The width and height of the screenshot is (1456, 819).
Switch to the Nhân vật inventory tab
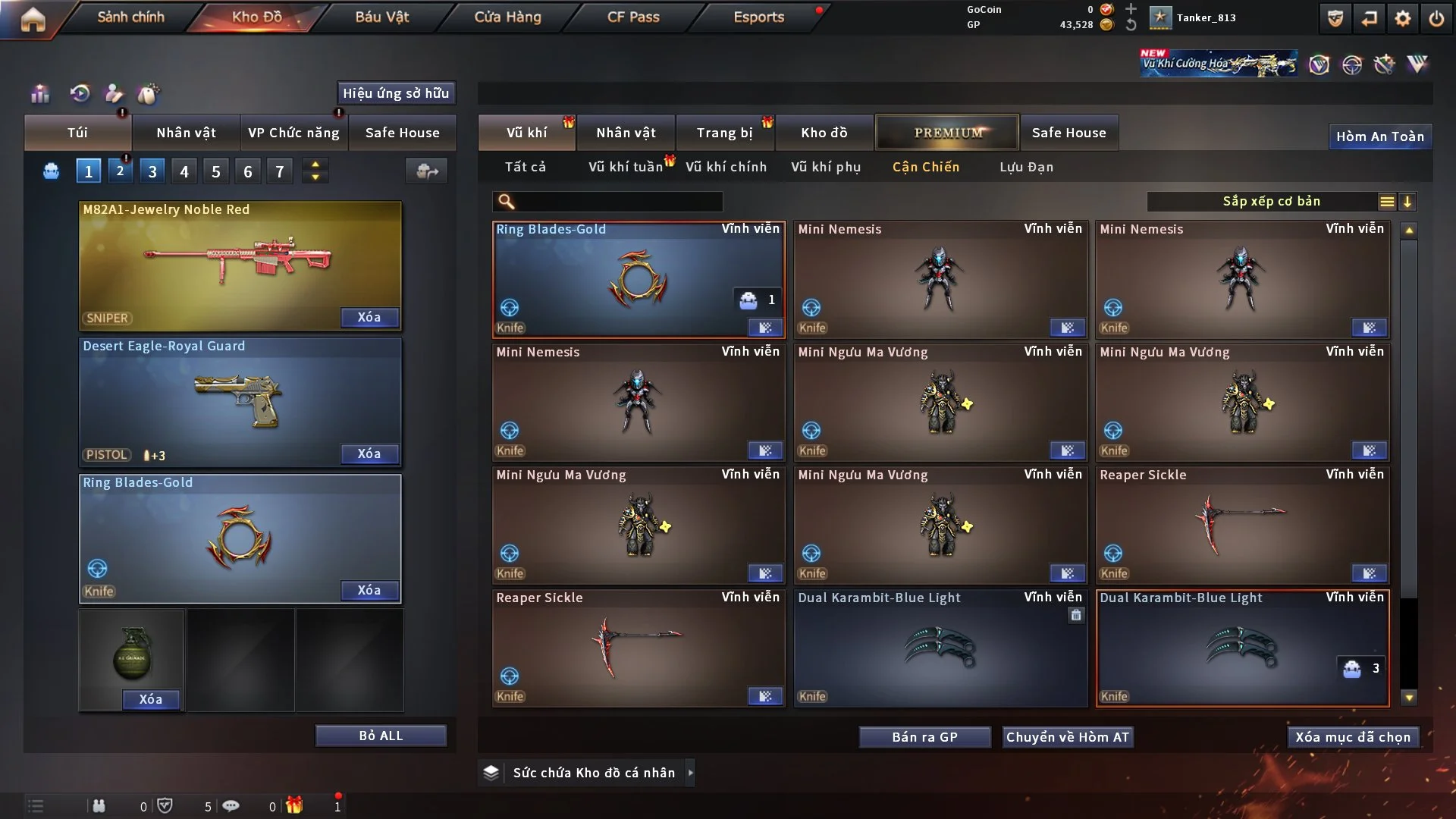626,133
